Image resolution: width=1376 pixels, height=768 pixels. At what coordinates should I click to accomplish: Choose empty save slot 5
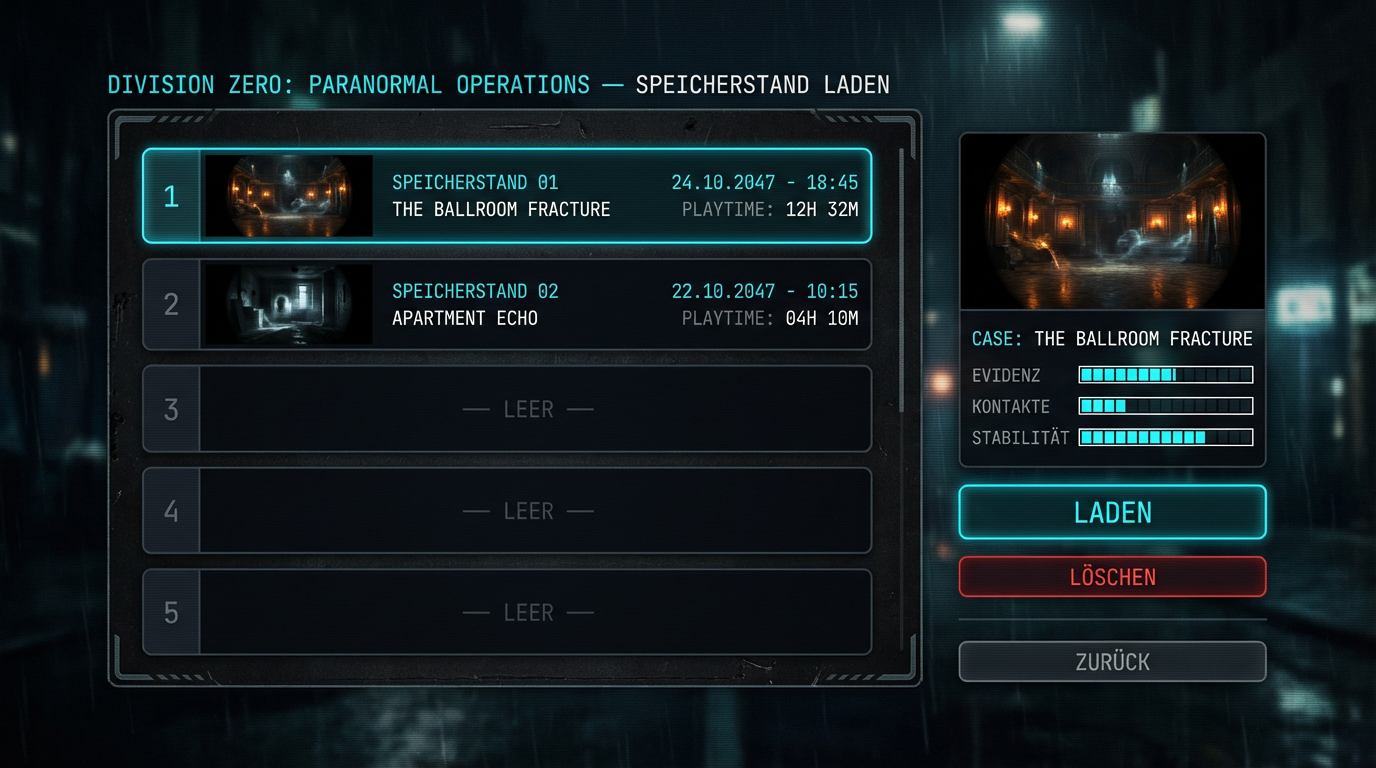(x=527, y=612)
